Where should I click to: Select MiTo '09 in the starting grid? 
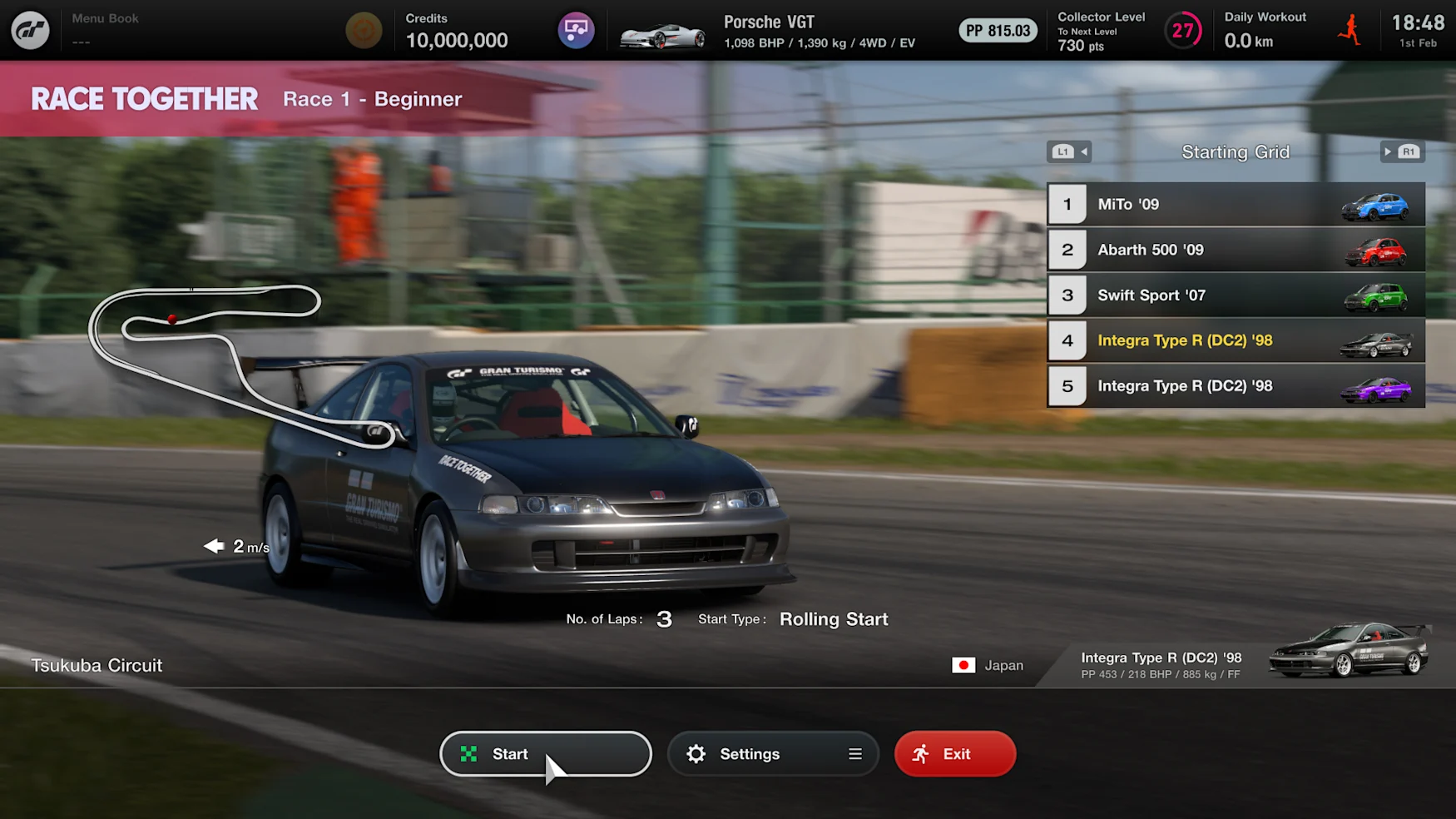(x=1235, y=204)
